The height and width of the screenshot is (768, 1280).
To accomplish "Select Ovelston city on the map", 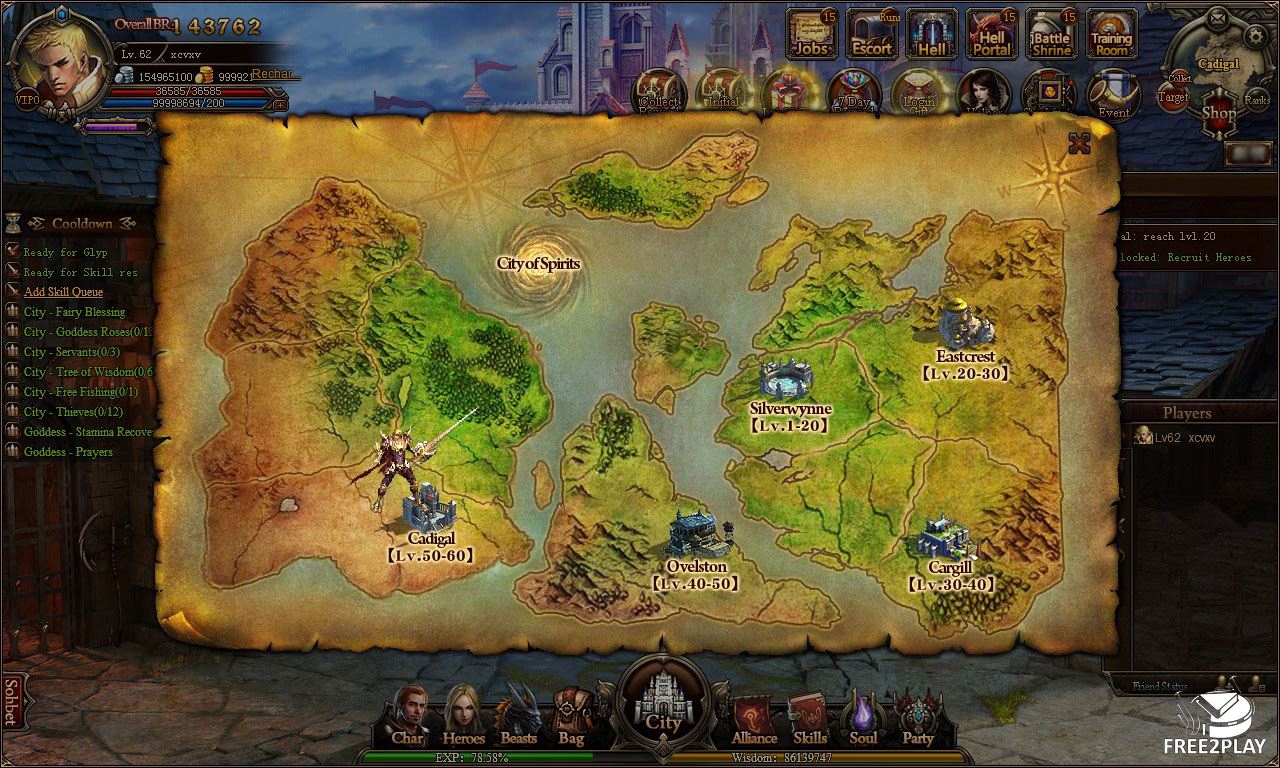I will (x=697, y=535).
